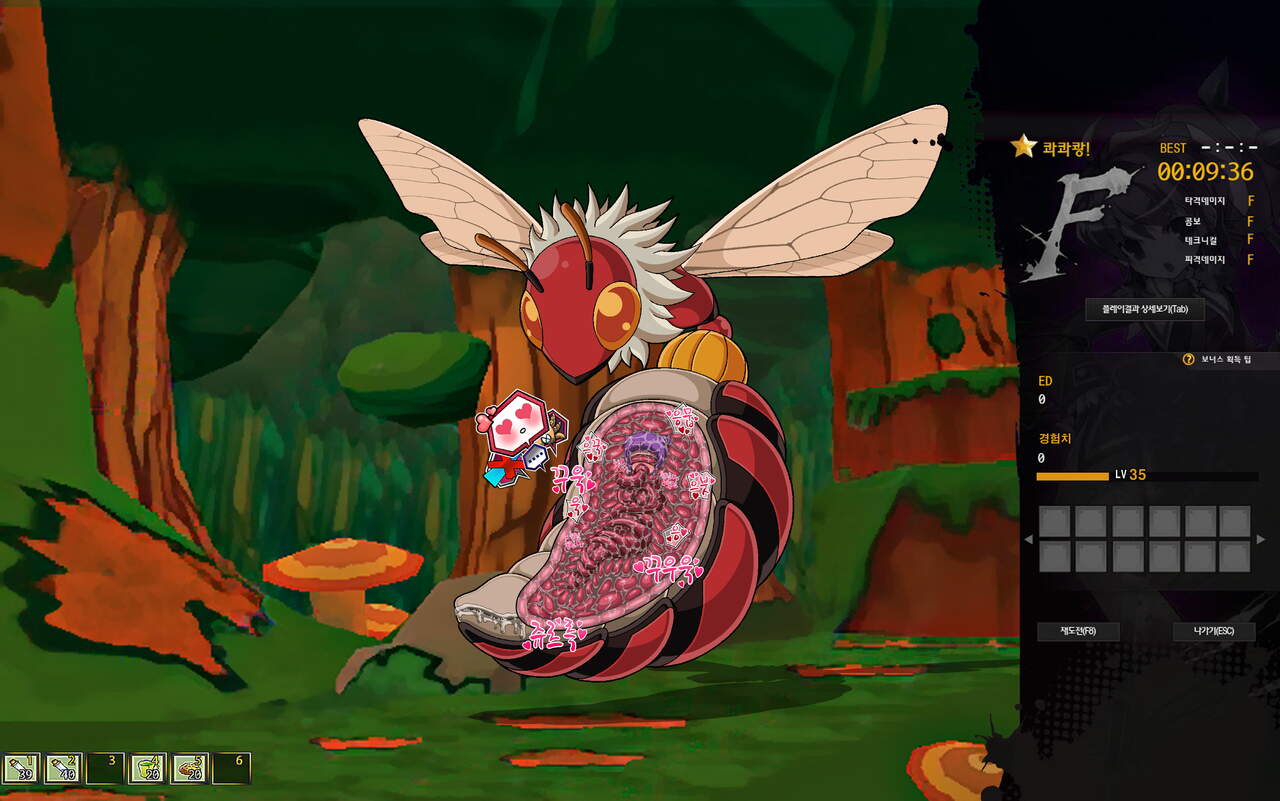Retry the dungeon with 재도전 button

pyautogui.click(x=1078, y=631)
